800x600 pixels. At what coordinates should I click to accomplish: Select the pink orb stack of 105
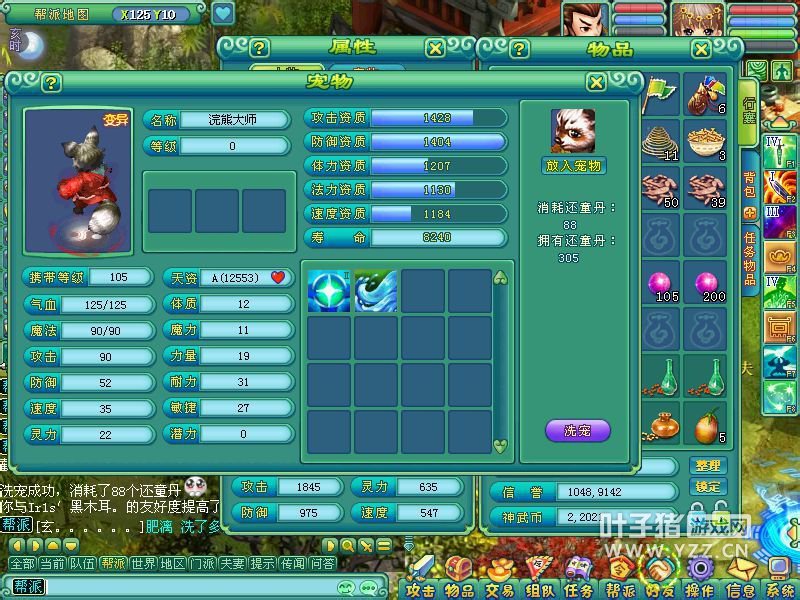tap(661, 285)
